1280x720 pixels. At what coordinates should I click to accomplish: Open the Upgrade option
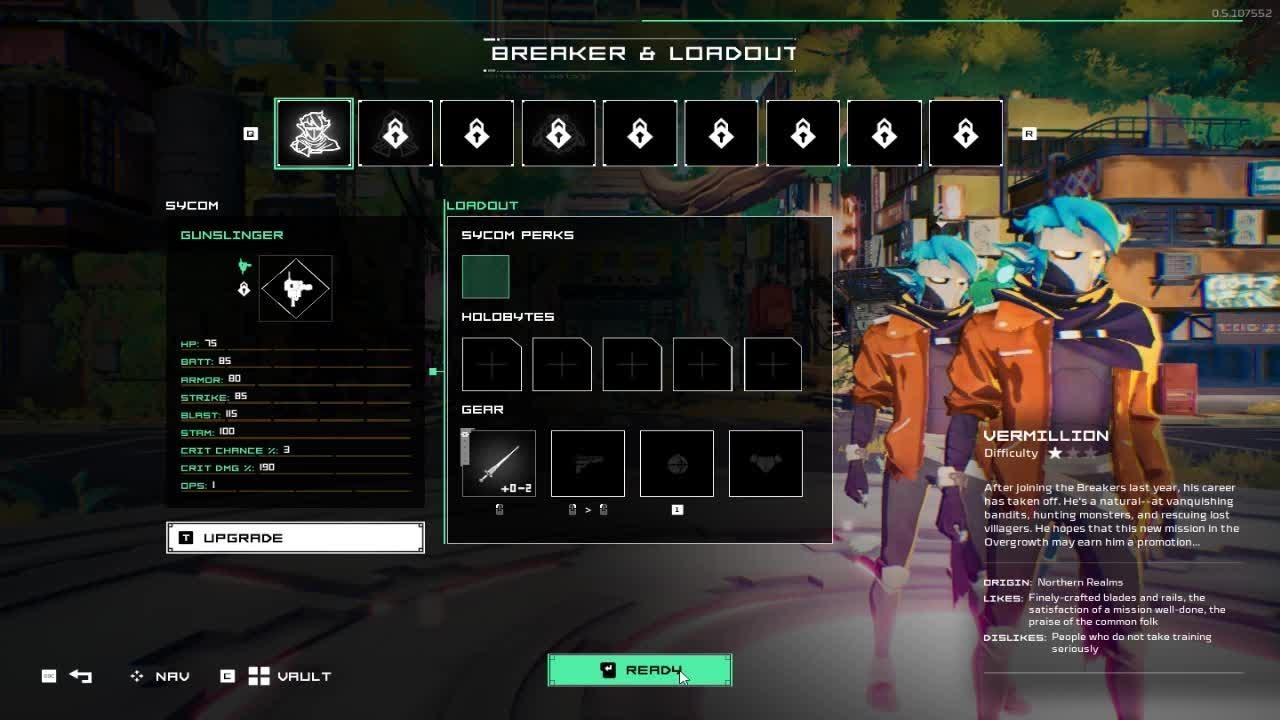[x=295, y=538]
